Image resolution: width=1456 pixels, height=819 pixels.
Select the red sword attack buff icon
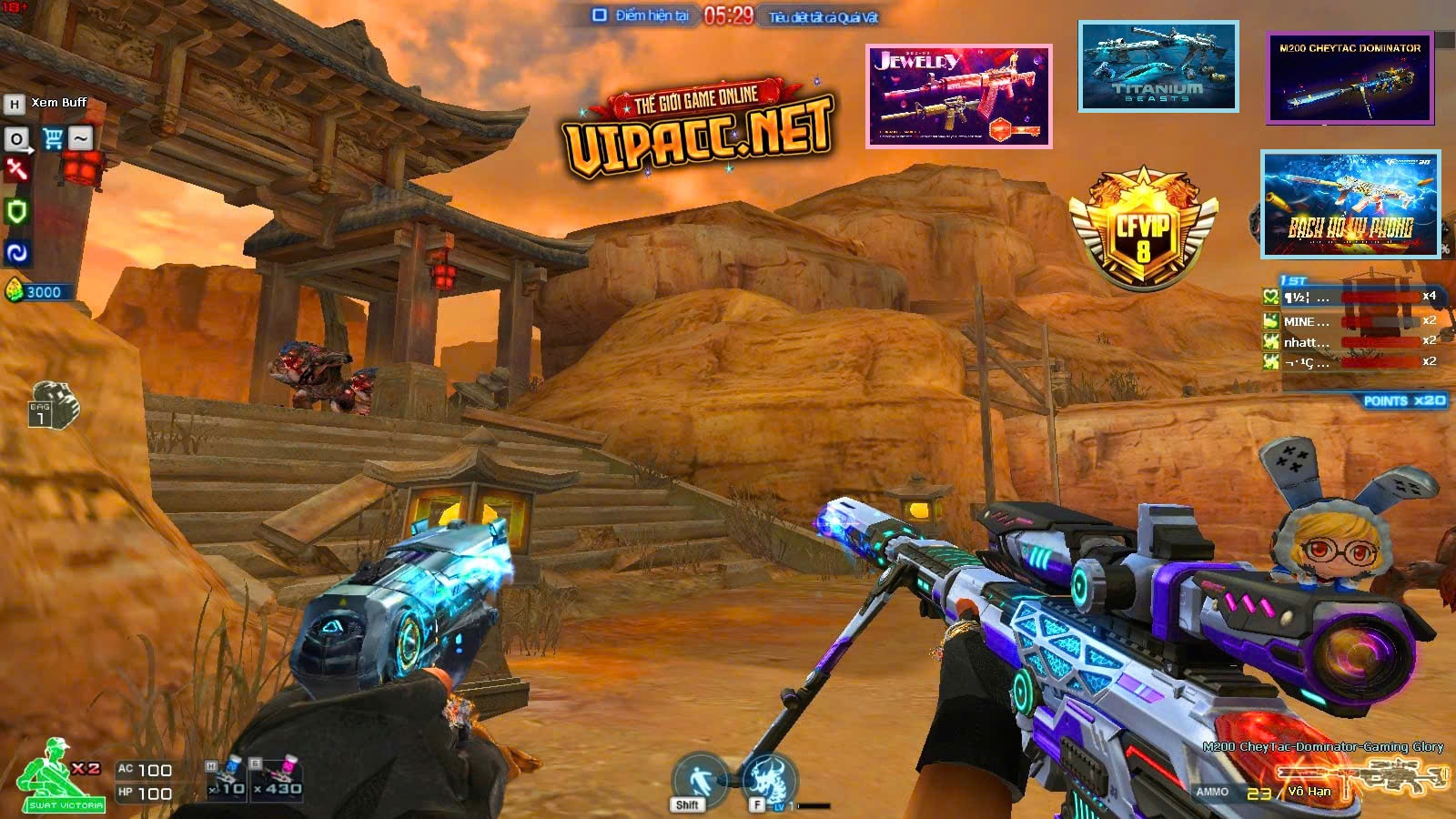point(16,170)
